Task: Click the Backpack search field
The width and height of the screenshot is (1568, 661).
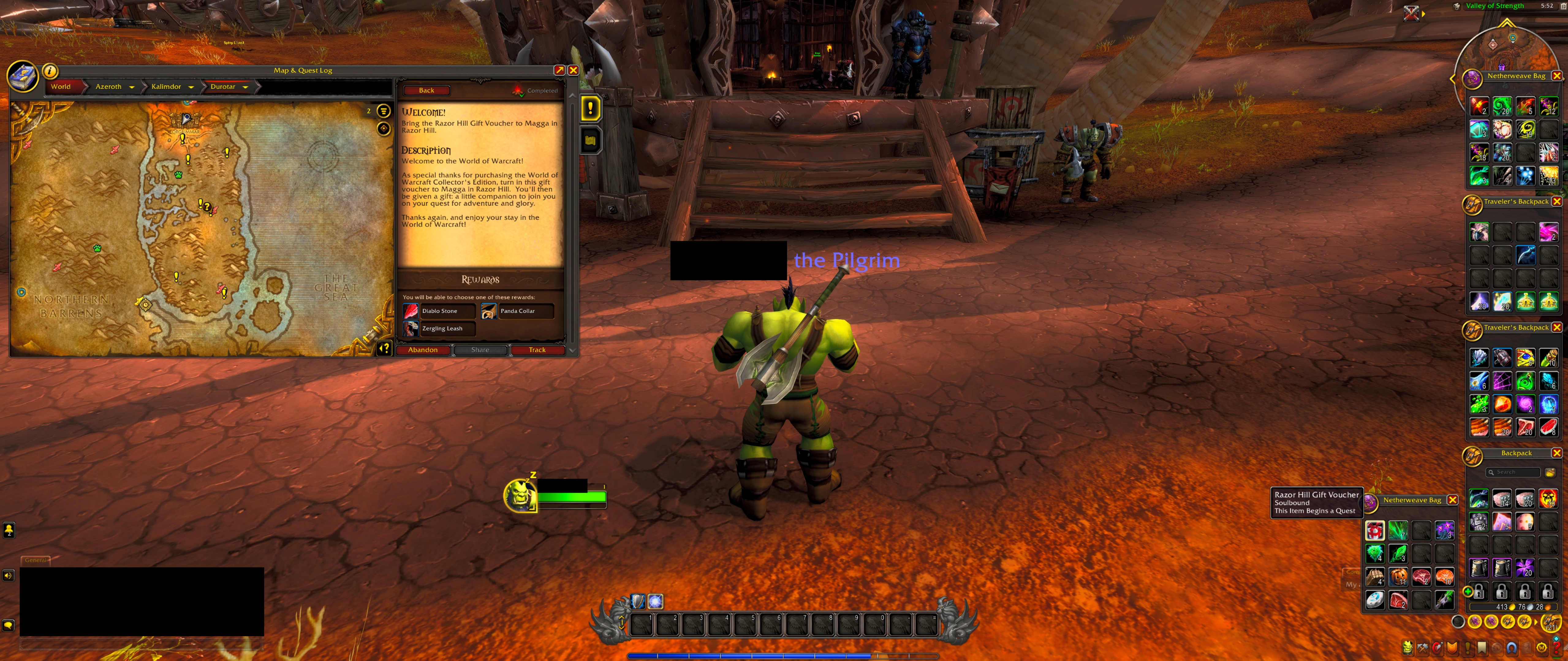Action: click(x=1513, y=472)
